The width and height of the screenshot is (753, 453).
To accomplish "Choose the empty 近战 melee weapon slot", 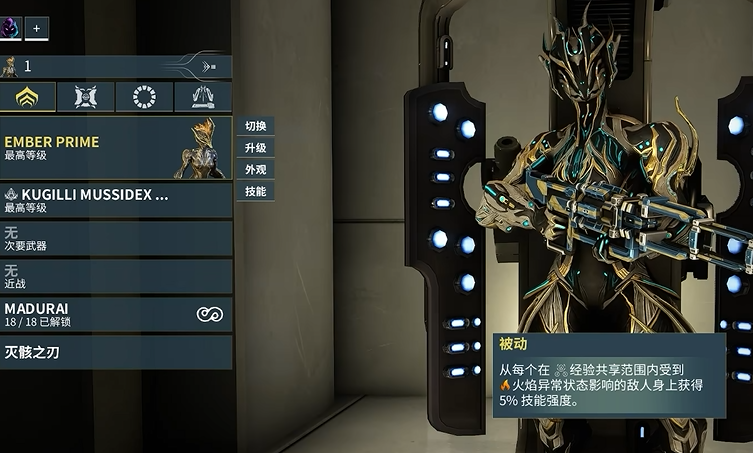I will point(115,276).
